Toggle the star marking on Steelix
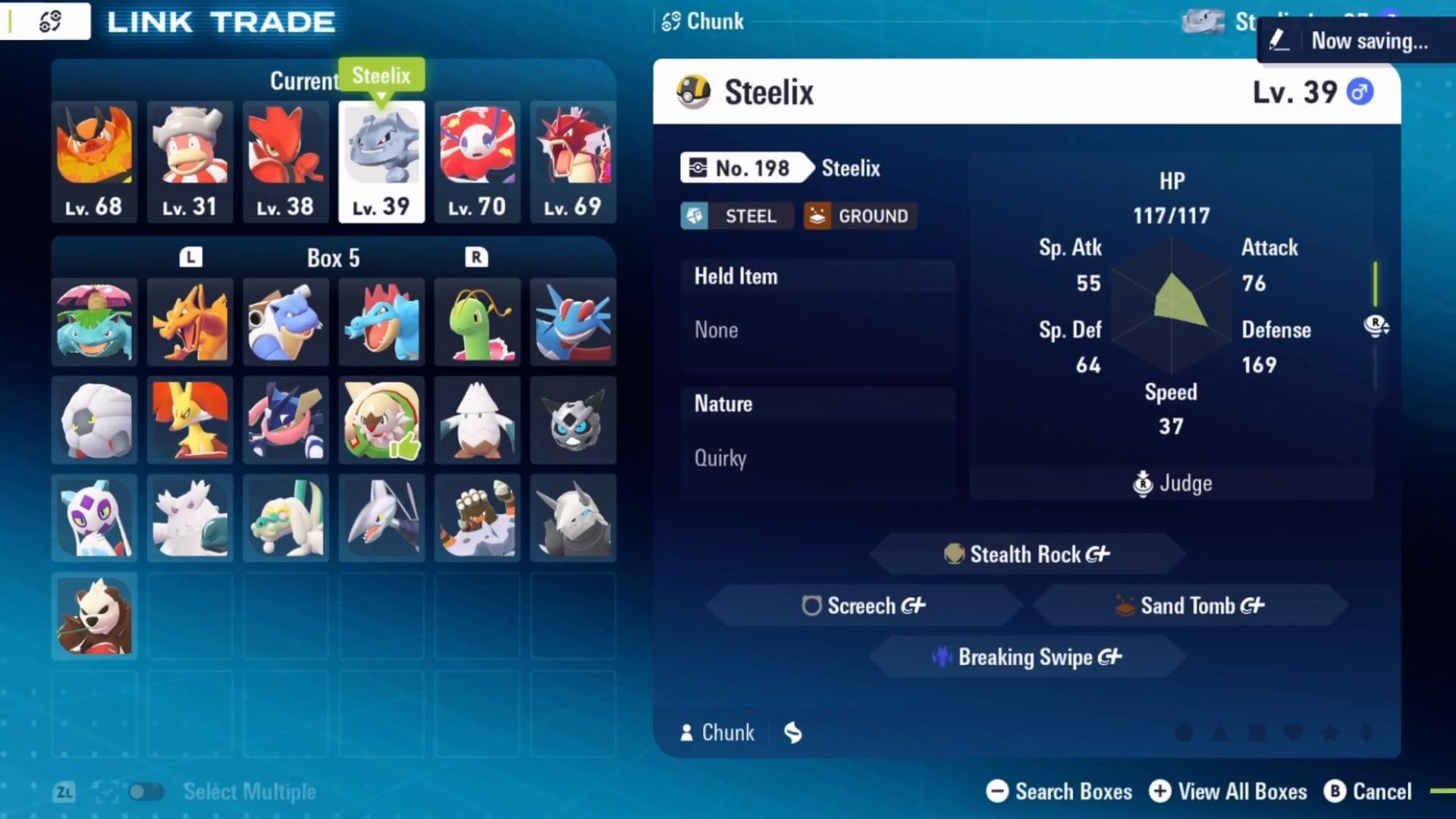 click(x=1329, y=732)
